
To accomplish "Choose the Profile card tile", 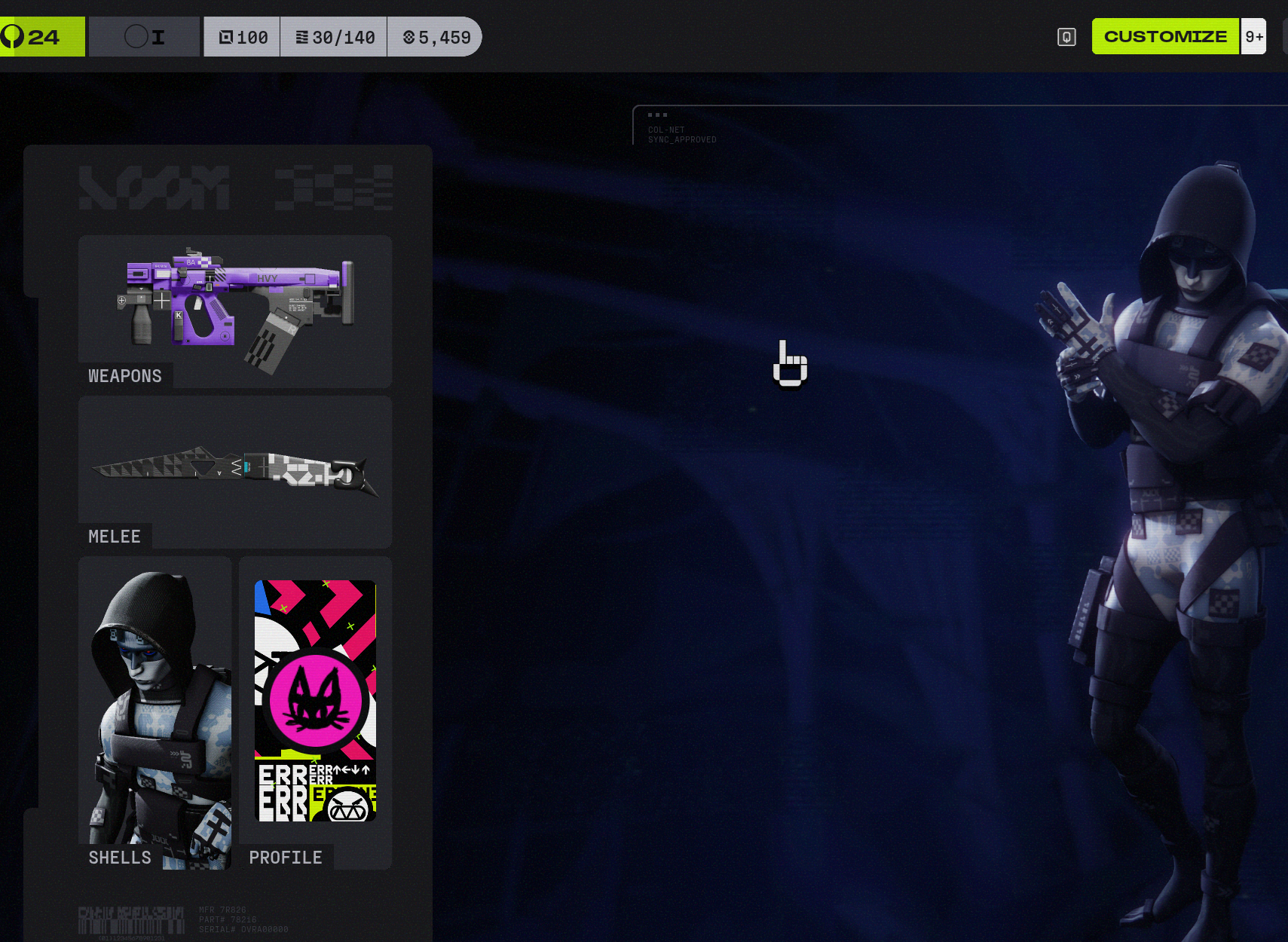I will point(315,712).
